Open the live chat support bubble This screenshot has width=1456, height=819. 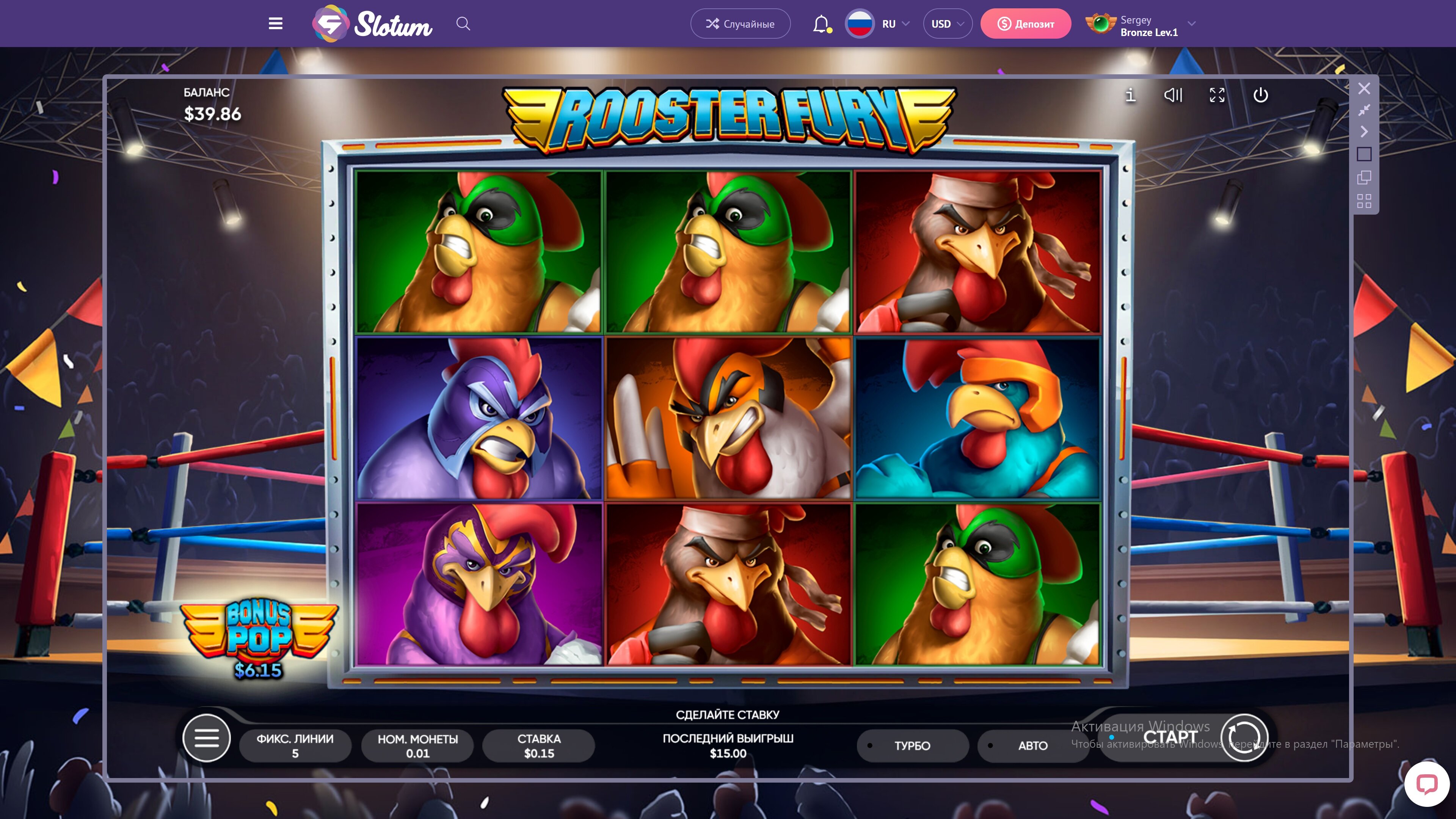tap(1426, 784)
